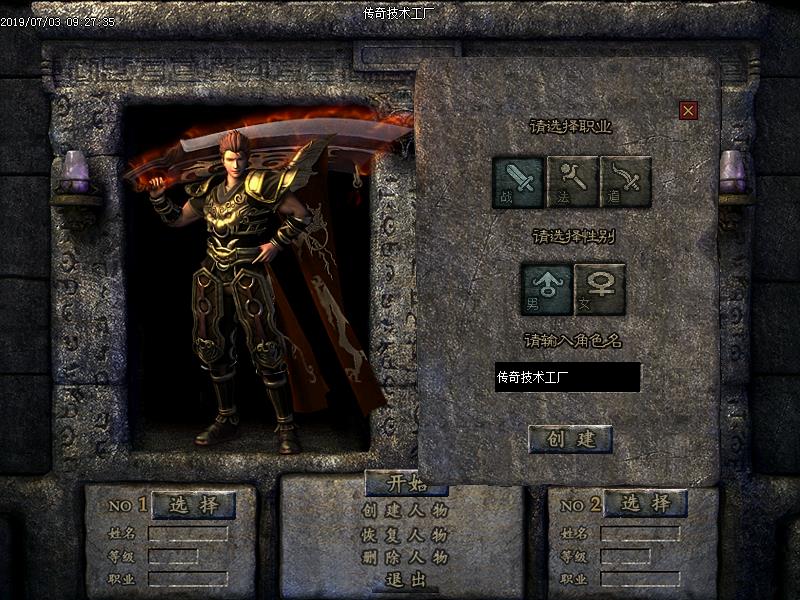Choose the Warrior (战) class
This screenshot has width=800, height=600.
[518, 181]
